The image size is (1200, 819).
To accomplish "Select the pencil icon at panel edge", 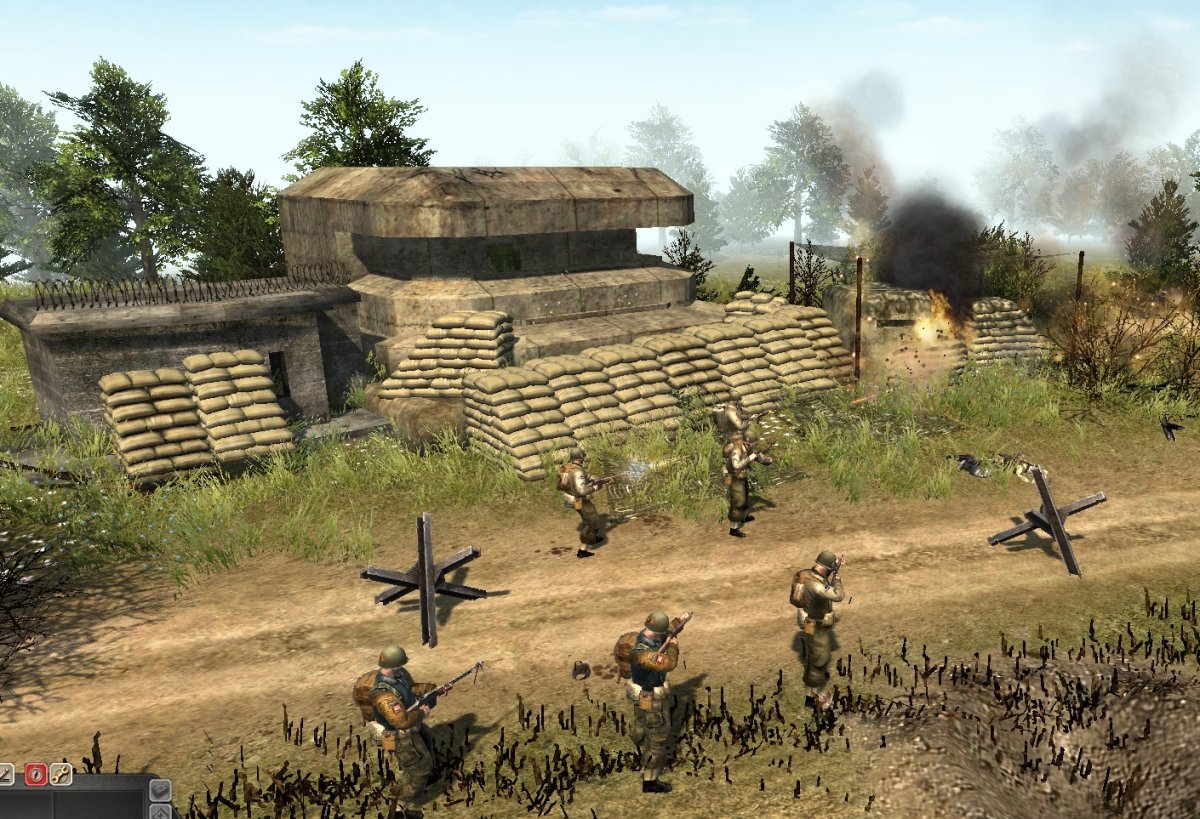I will click(5, 774).
